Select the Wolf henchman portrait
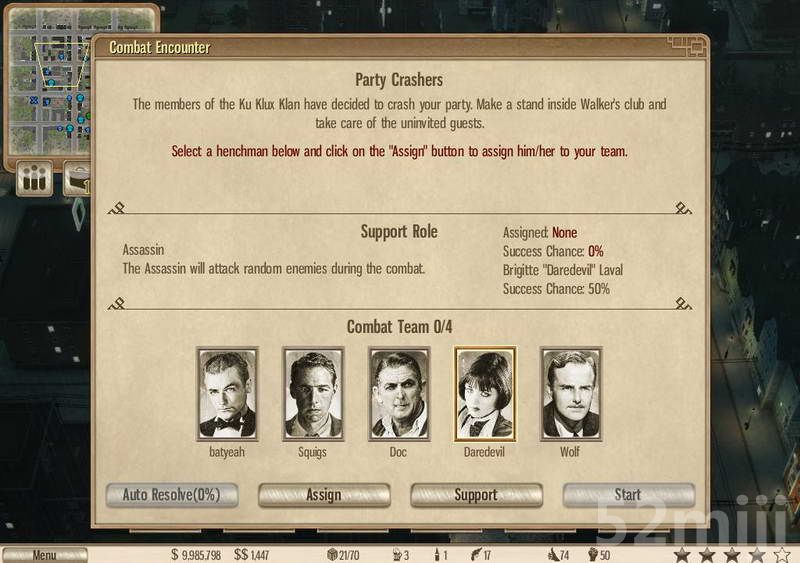 tap(571, 394)
